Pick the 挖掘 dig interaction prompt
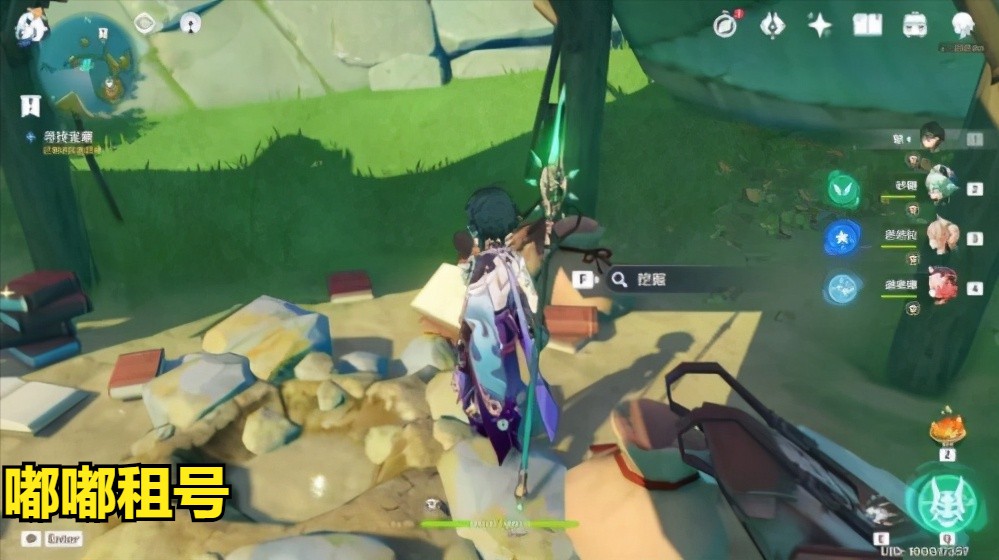999x560 pixels. 650,280
